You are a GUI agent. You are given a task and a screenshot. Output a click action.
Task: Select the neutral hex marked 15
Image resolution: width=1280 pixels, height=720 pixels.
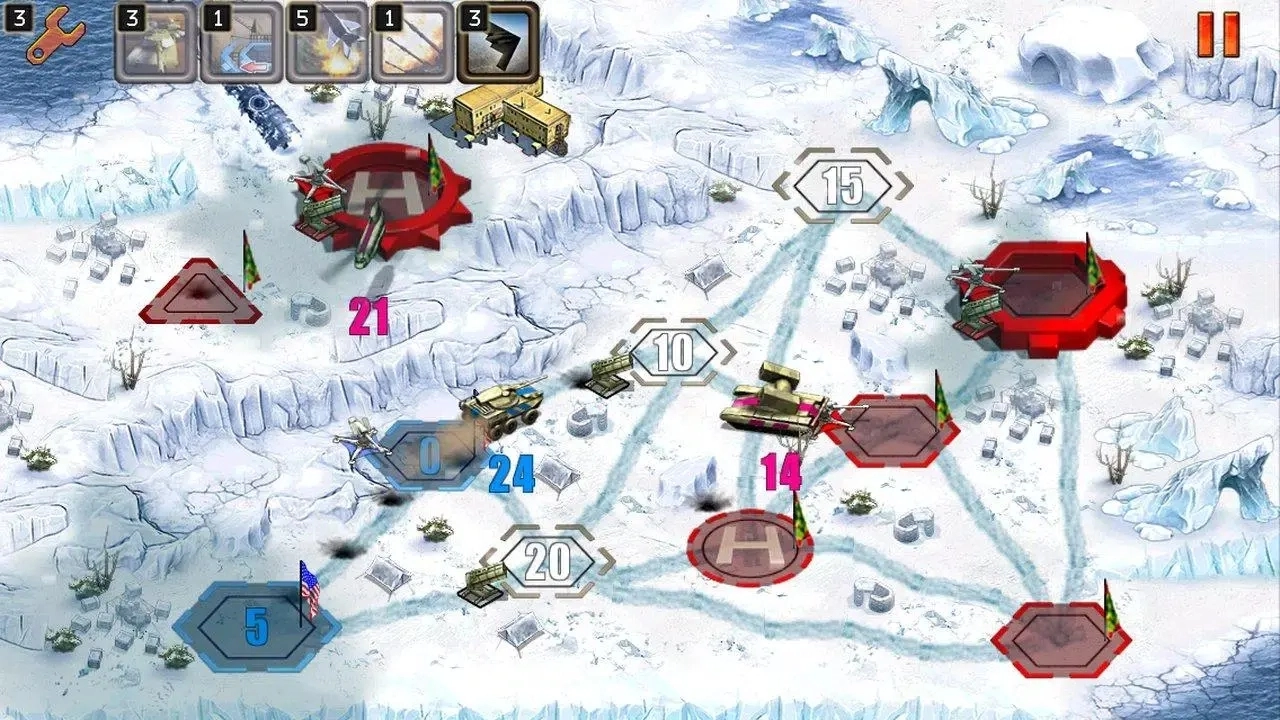(843, 184)
